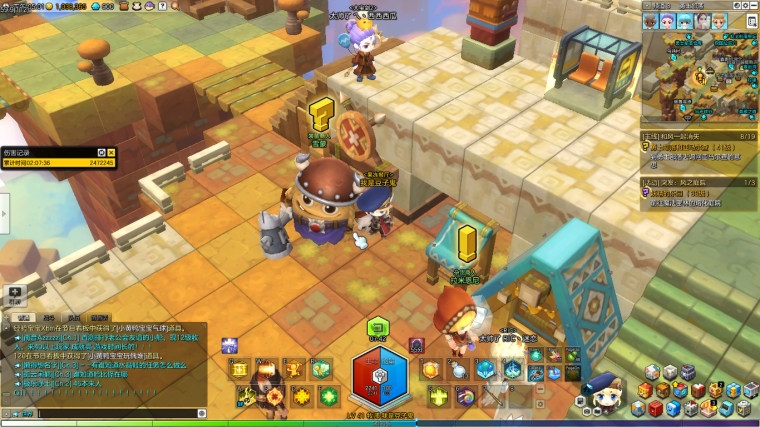Switch to the first chat tab
The width and height of the screenshot is (760, 427).
22,317
